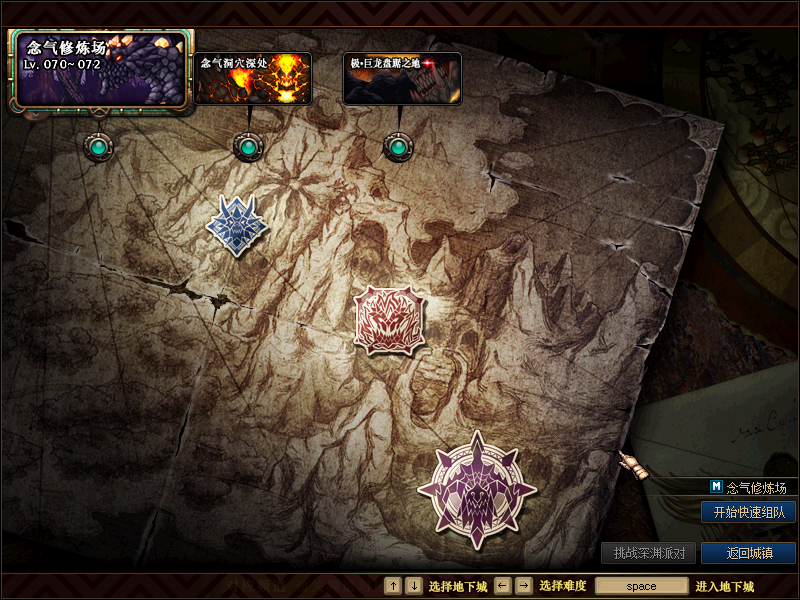The height and width of the screenshot is (600, 800).
Task: Pick the 极·巨龙盘踞之地 dungeon card
Action: (402, 79)
